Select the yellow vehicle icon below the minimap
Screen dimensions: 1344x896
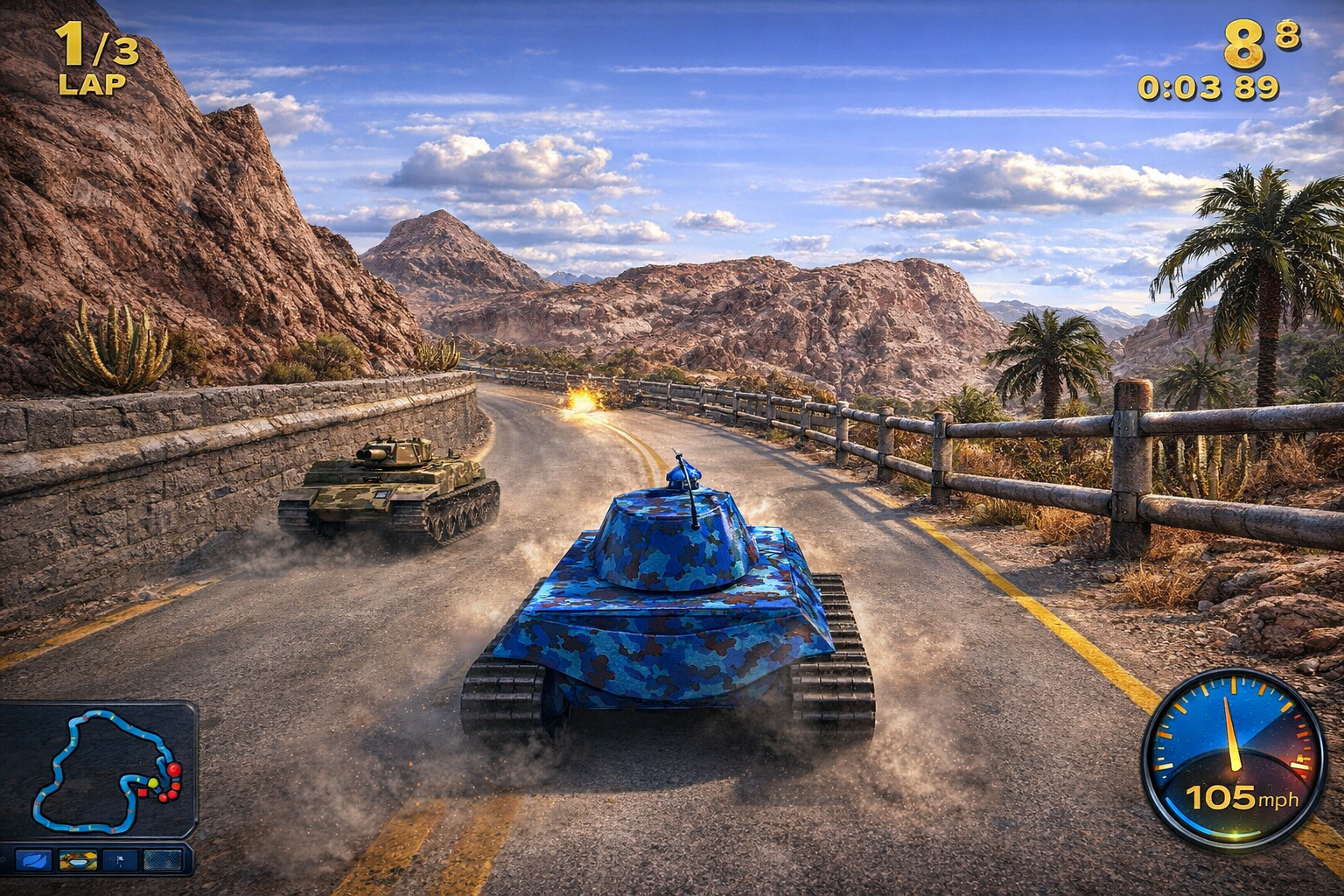[x=78, y=861]
